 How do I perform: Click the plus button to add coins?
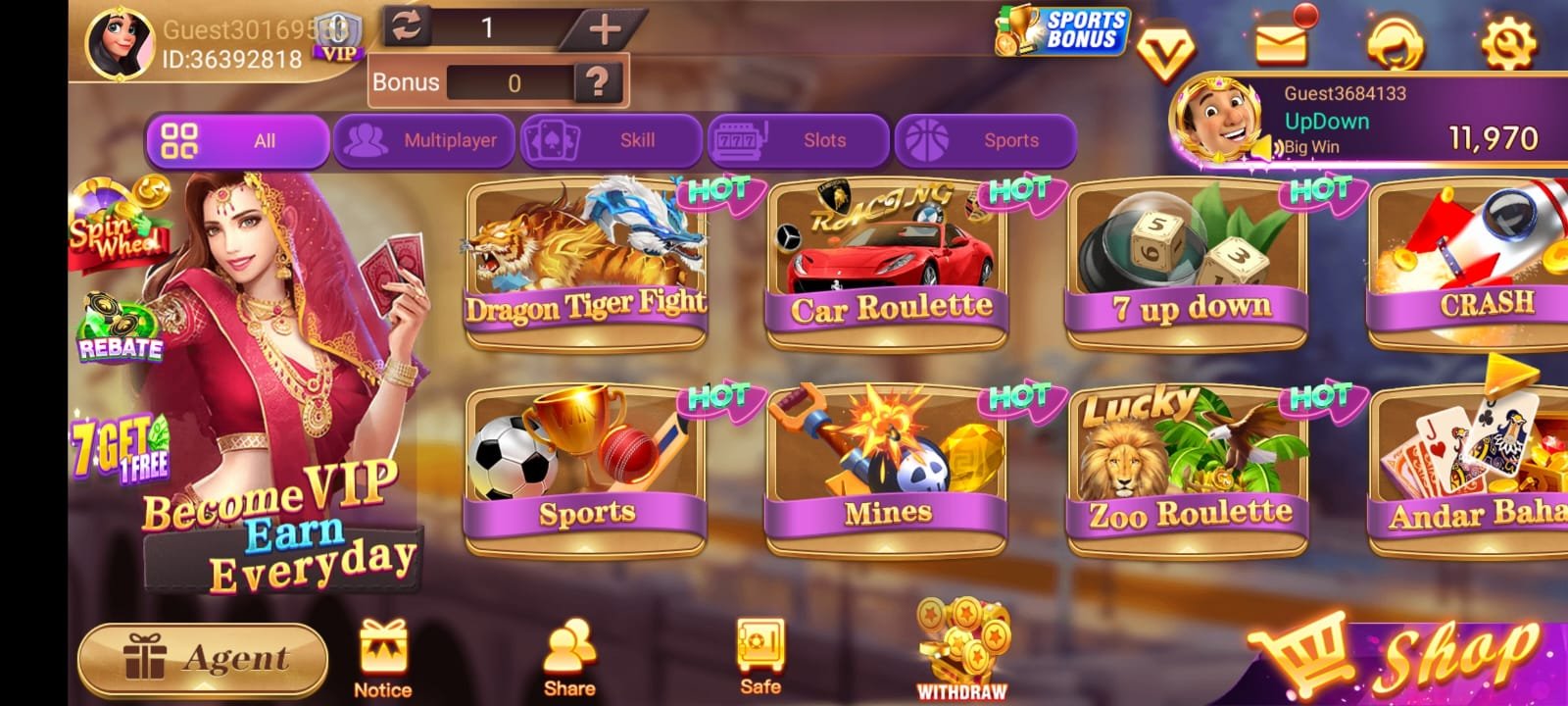point(604,29)
